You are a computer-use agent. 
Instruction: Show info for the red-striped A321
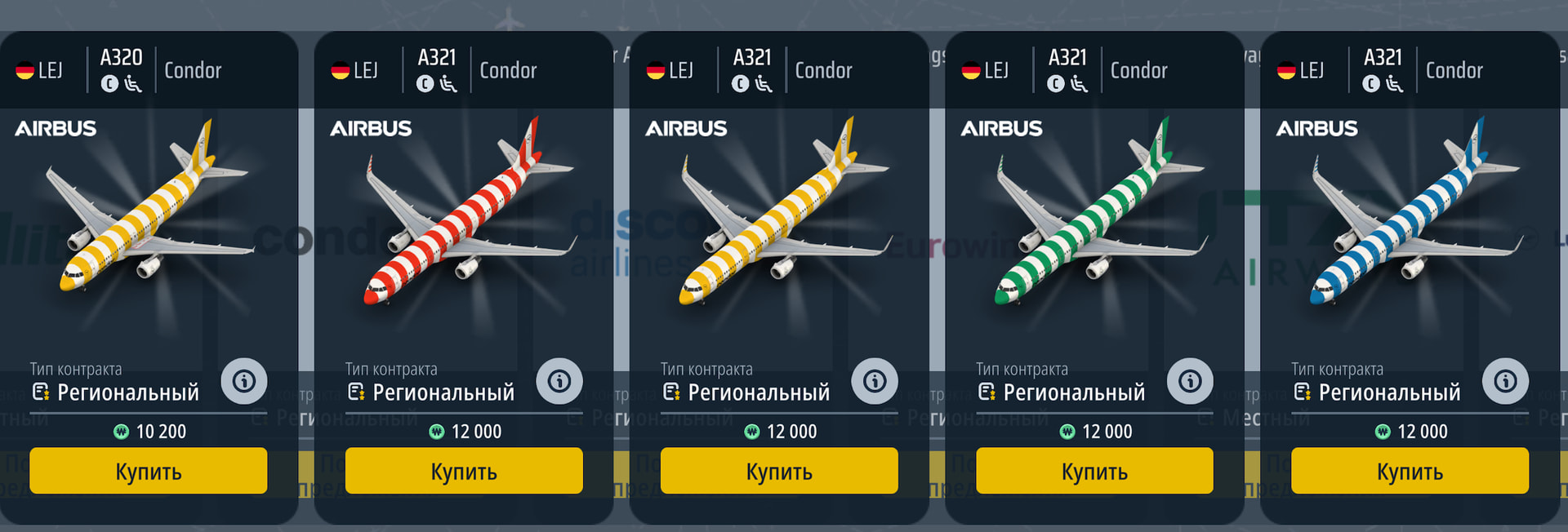(x=559, y=381)
